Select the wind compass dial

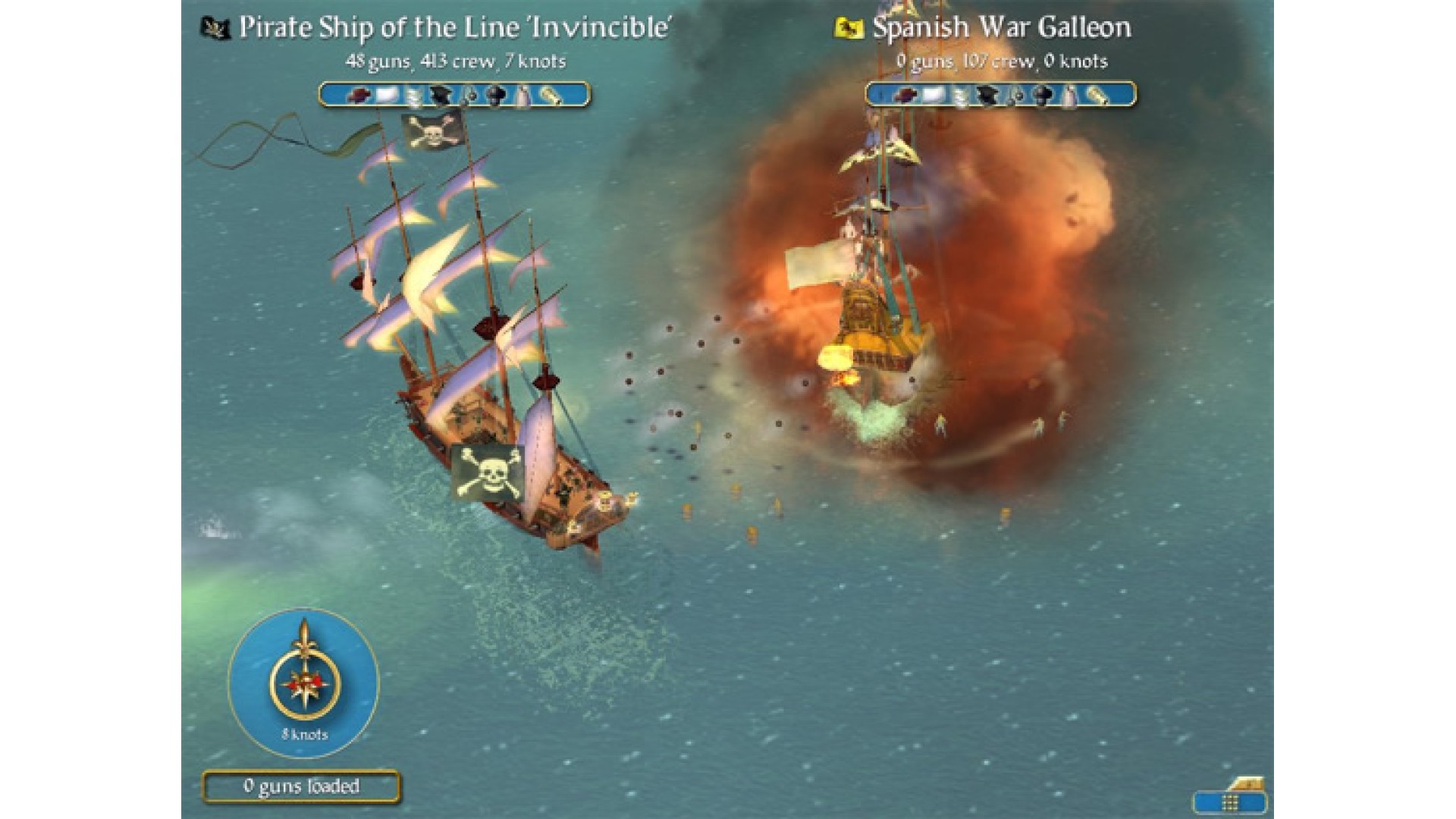[303, 680]
